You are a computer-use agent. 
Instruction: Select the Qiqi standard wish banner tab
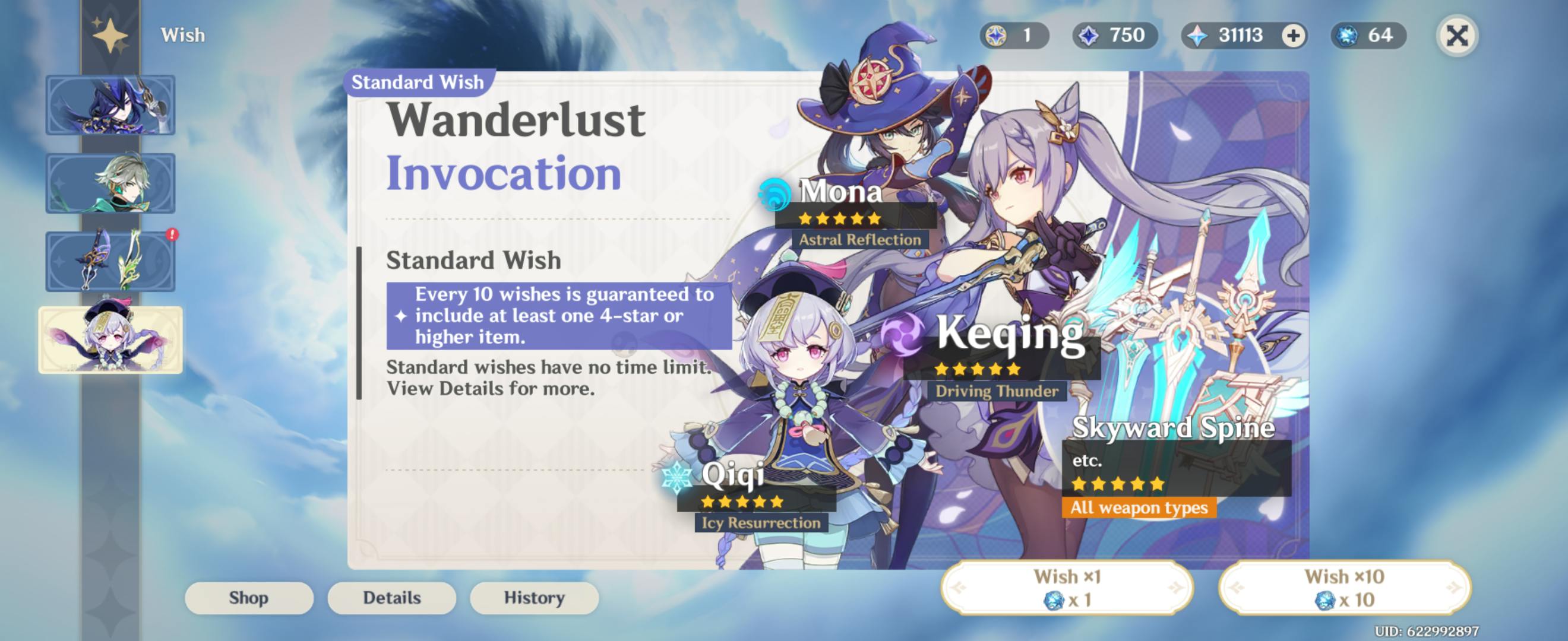(x=110, y=339)
